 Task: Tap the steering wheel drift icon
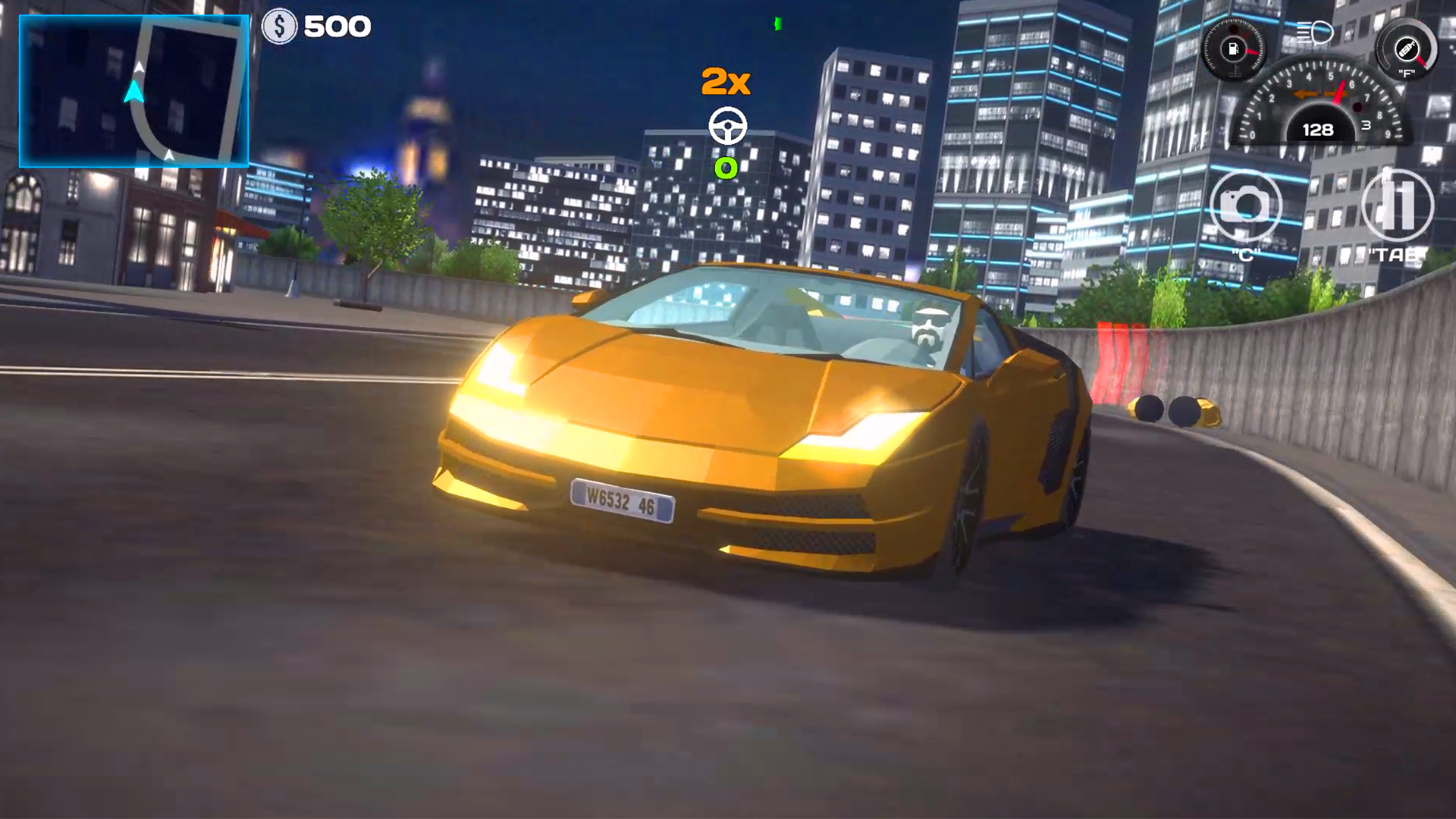point(727,125)
